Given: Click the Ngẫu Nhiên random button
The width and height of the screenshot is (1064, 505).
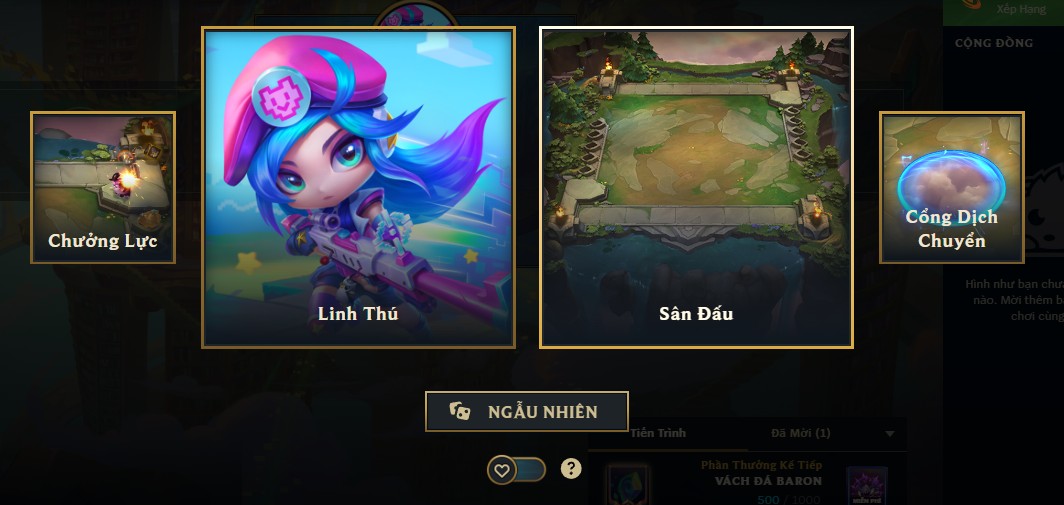Looking at the screenshot, I should [x=527, y=411].
